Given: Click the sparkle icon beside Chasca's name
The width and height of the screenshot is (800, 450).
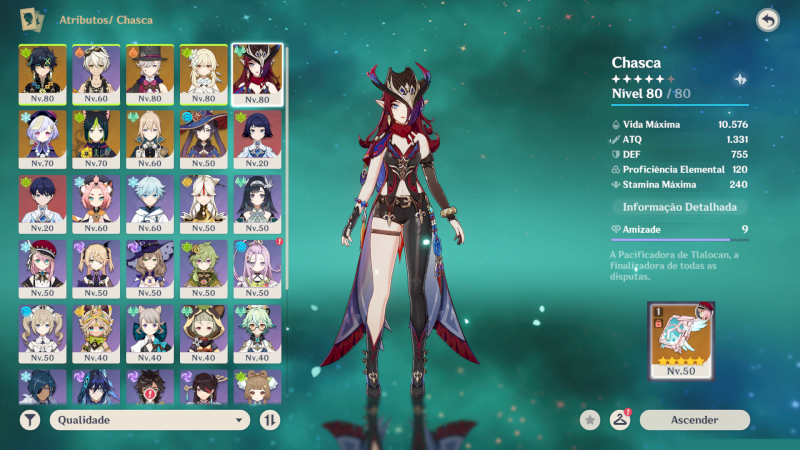Looking at the screenshot, I should [739, 79].
